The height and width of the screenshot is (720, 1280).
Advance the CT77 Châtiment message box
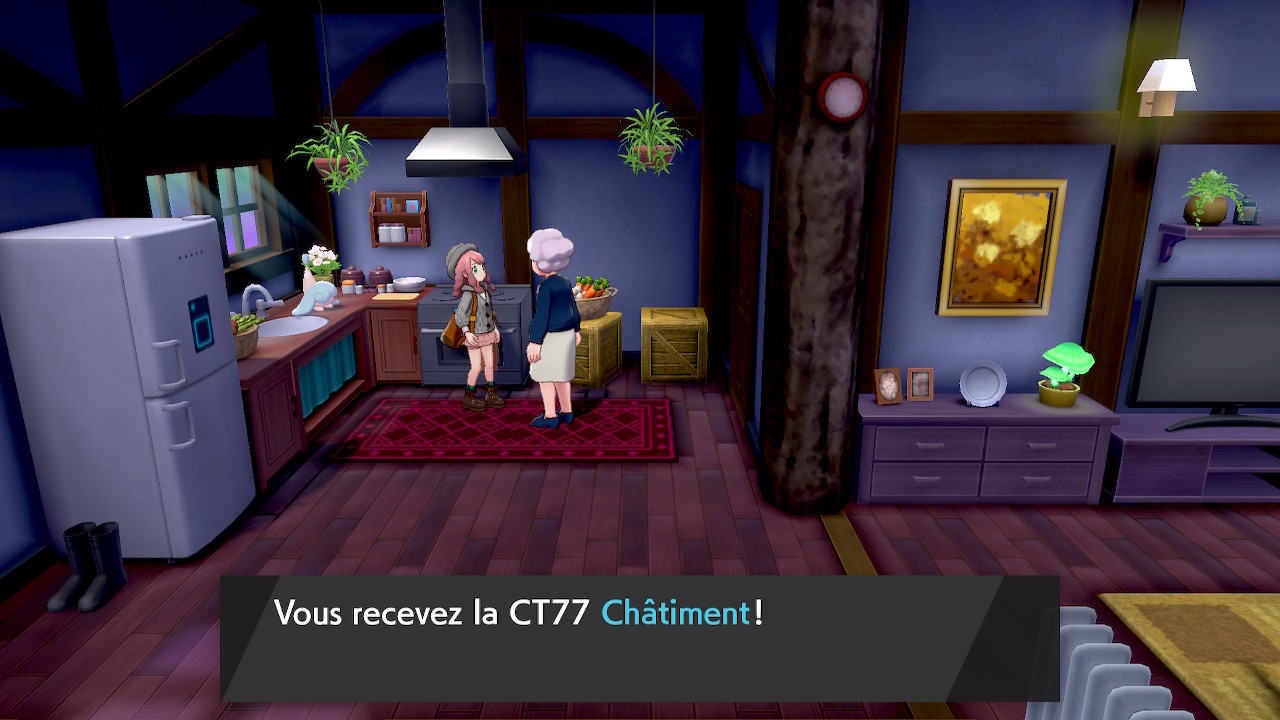pos(640,637)
